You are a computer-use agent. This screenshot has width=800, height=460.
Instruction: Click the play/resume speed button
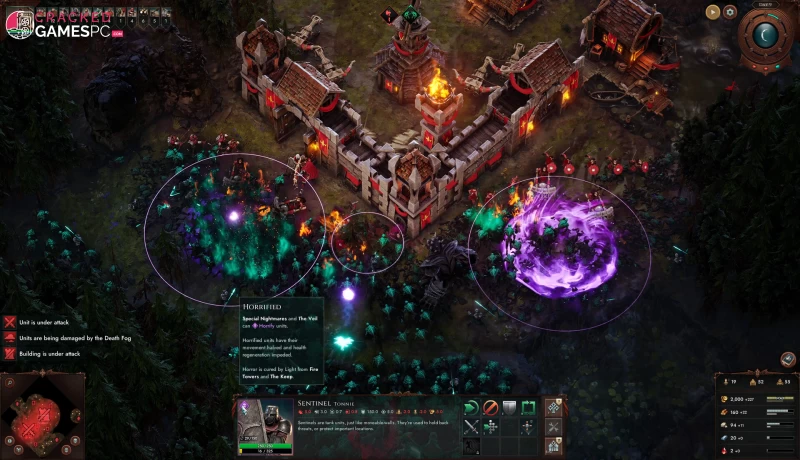coord(713,12)
